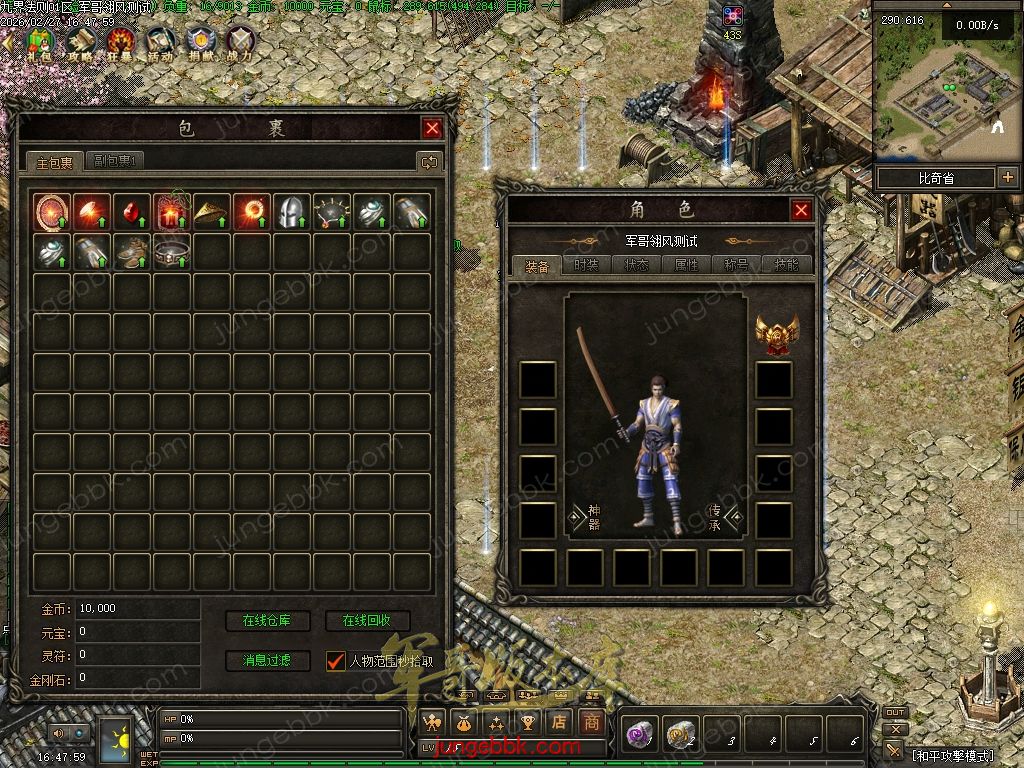
Task: Toggle the 人物范围秒拾取 auto-pickup checkbox
Action: click(336, 661)
